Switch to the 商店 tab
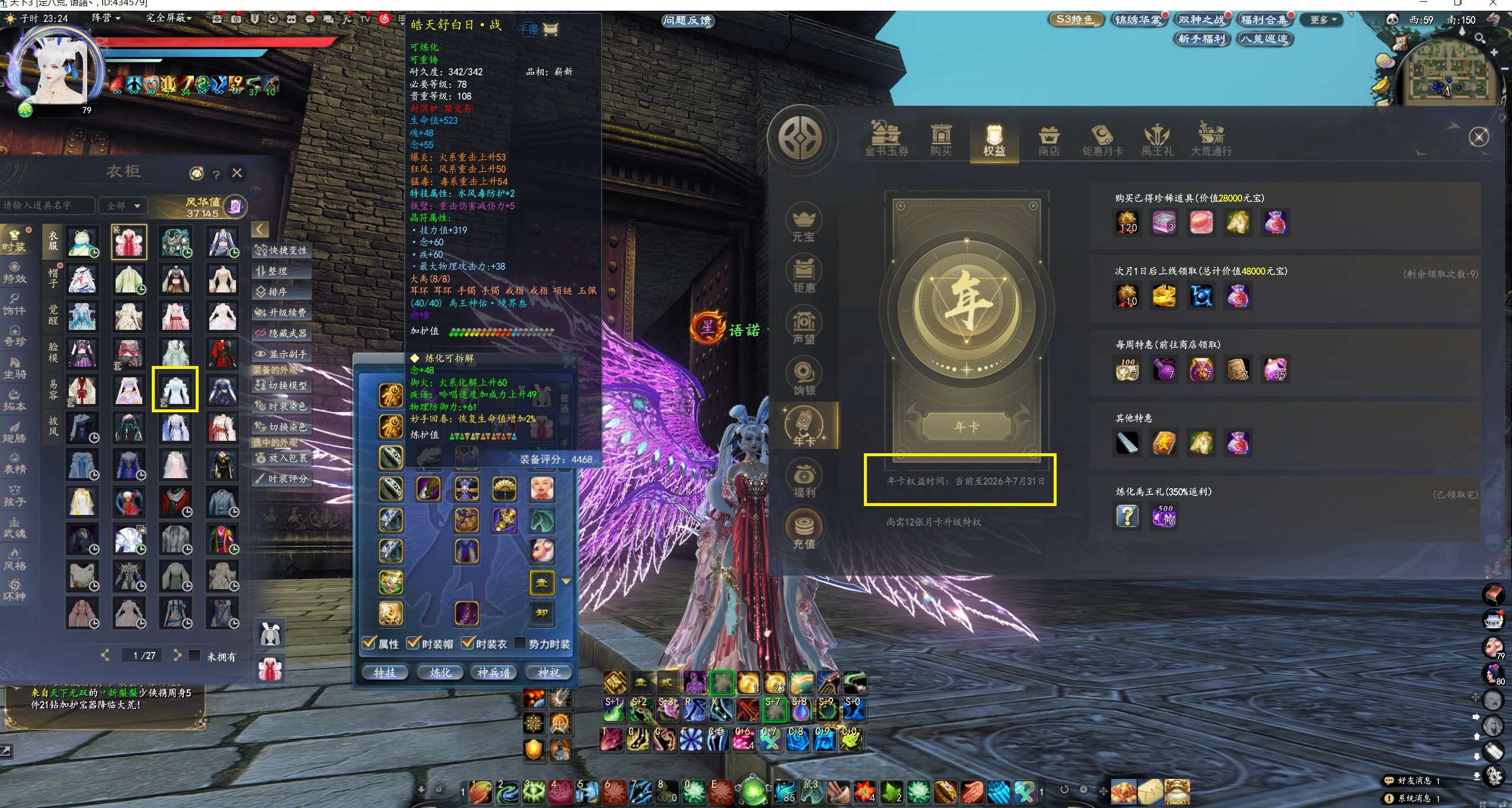The height and width of the screenshot is (808, 1512). (x=1048, y=141)
